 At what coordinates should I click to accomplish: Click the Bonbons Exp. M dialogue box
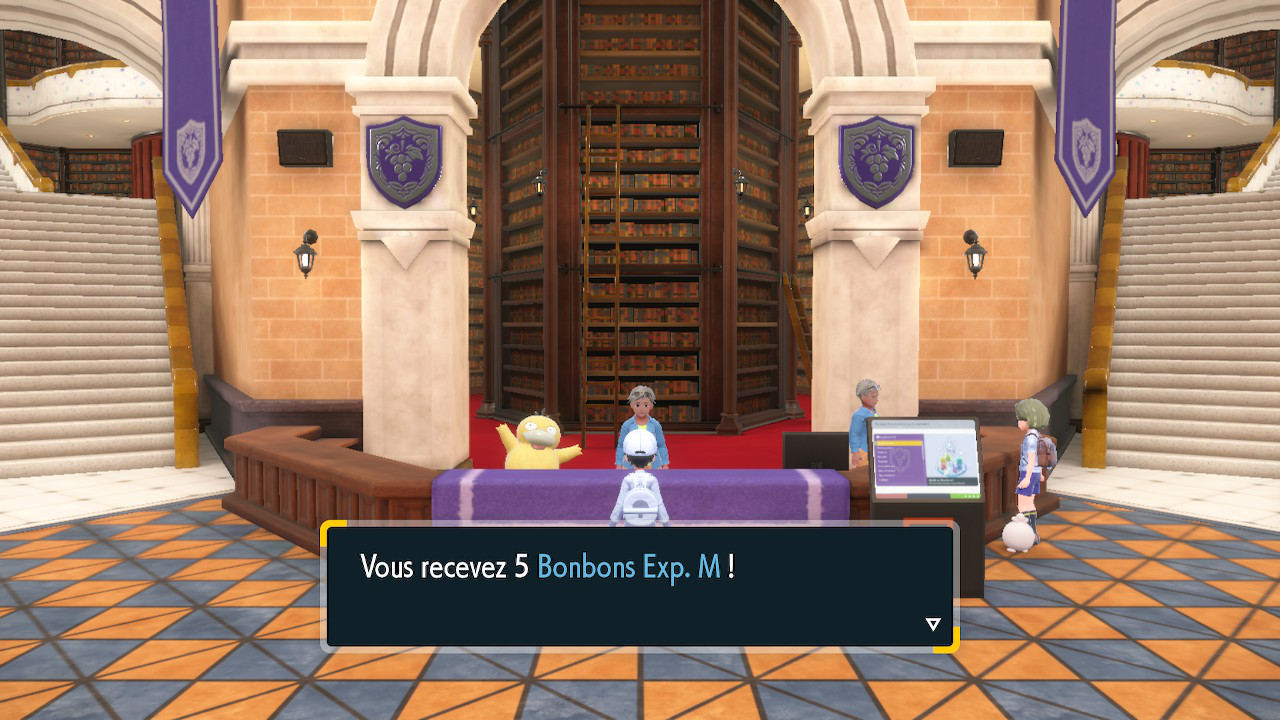640,585
